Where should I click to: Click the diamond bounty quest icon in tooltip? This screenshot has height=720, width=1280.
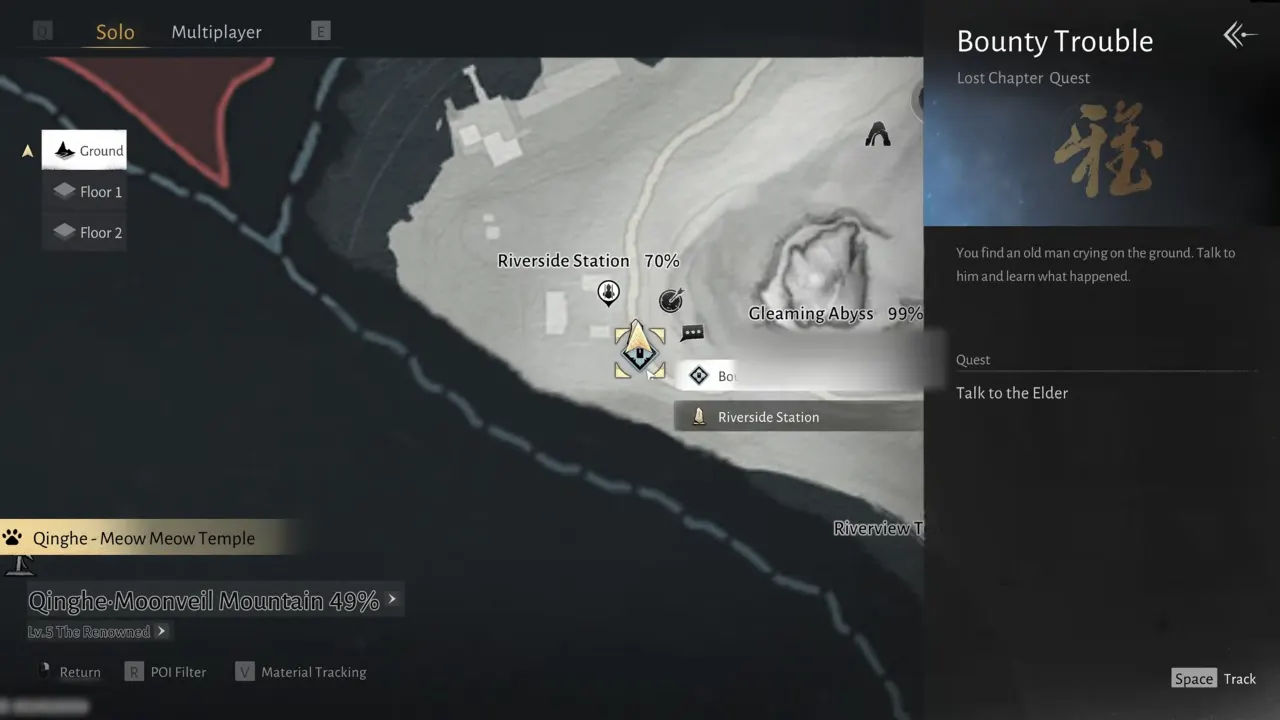[x=699, y=375]
